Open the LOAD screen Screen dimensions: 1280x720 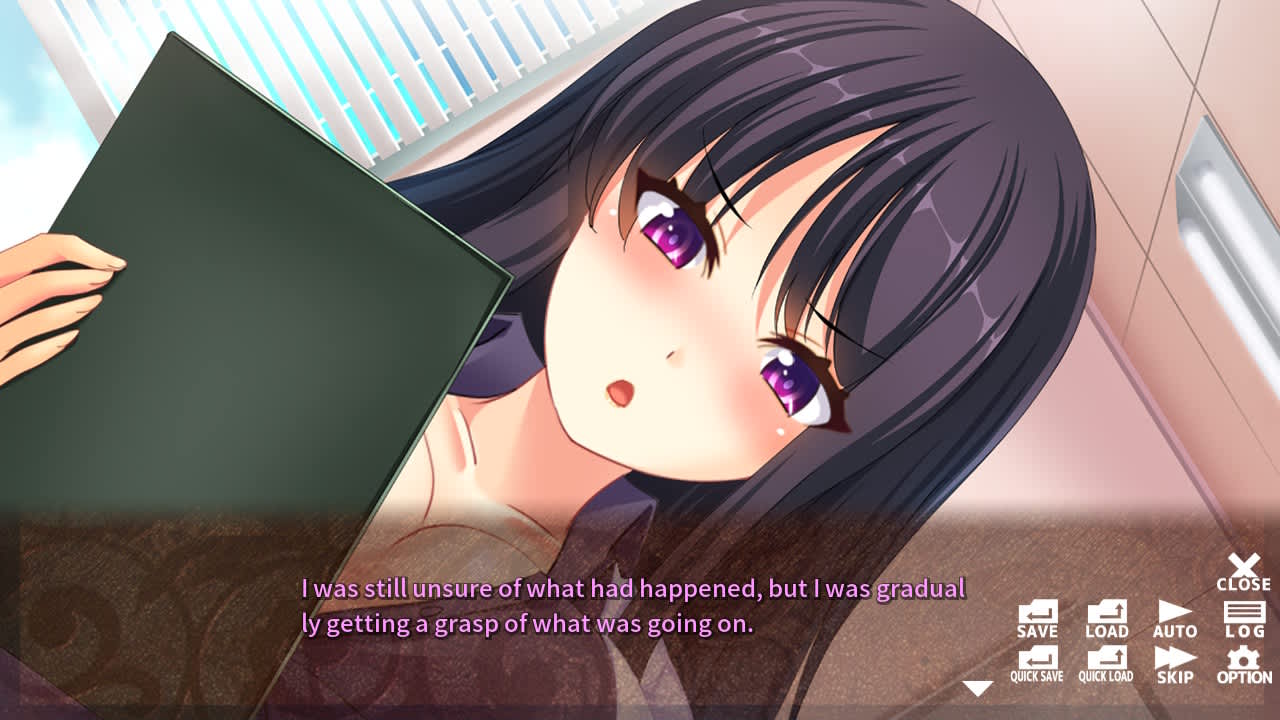pos(1108,618)
